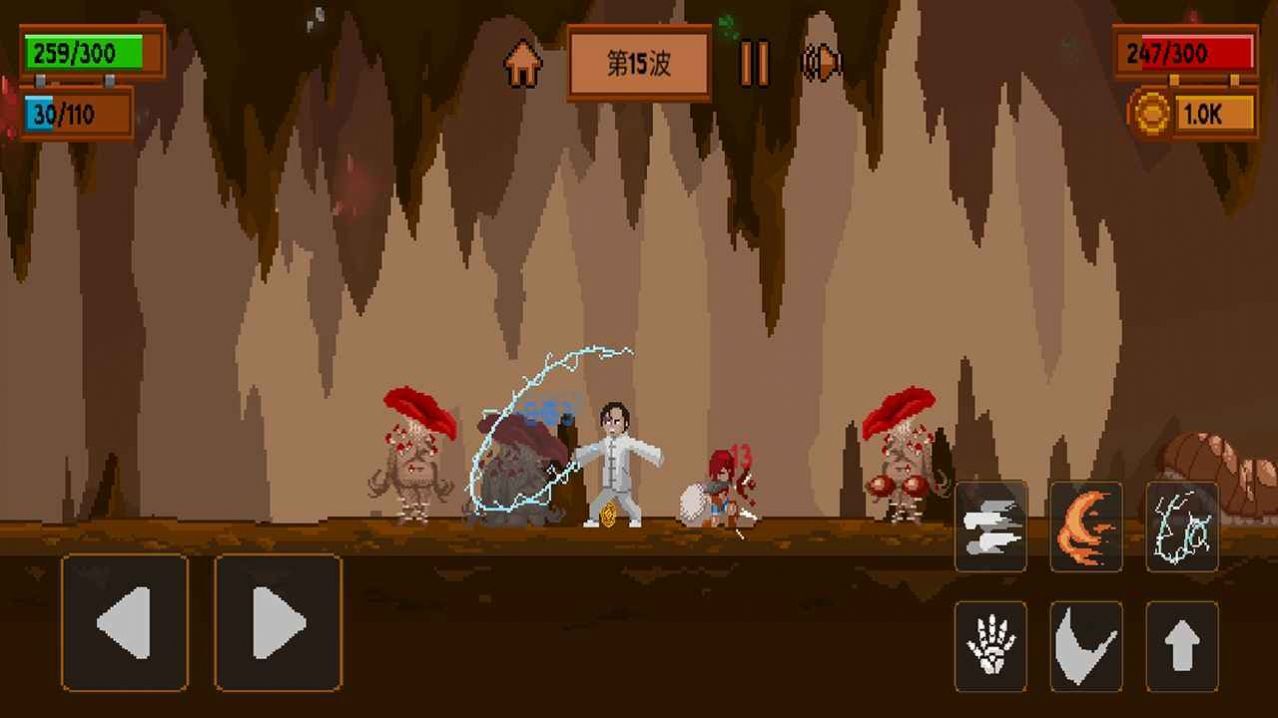Trigger the white palm strike attack

[990, 646]
